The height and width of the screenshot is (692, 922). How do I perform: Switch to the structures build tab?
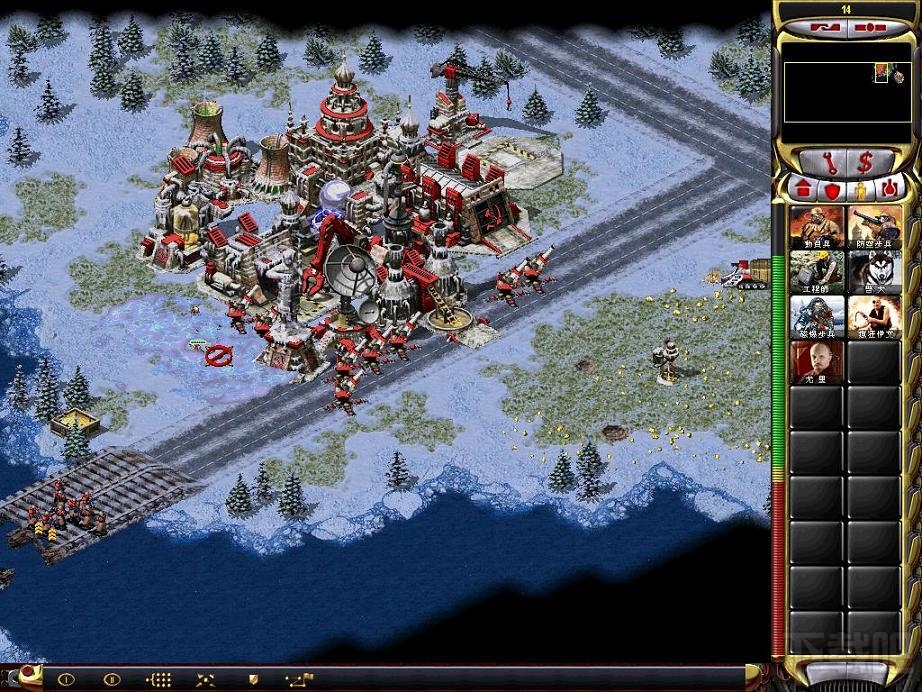point(801,188)
